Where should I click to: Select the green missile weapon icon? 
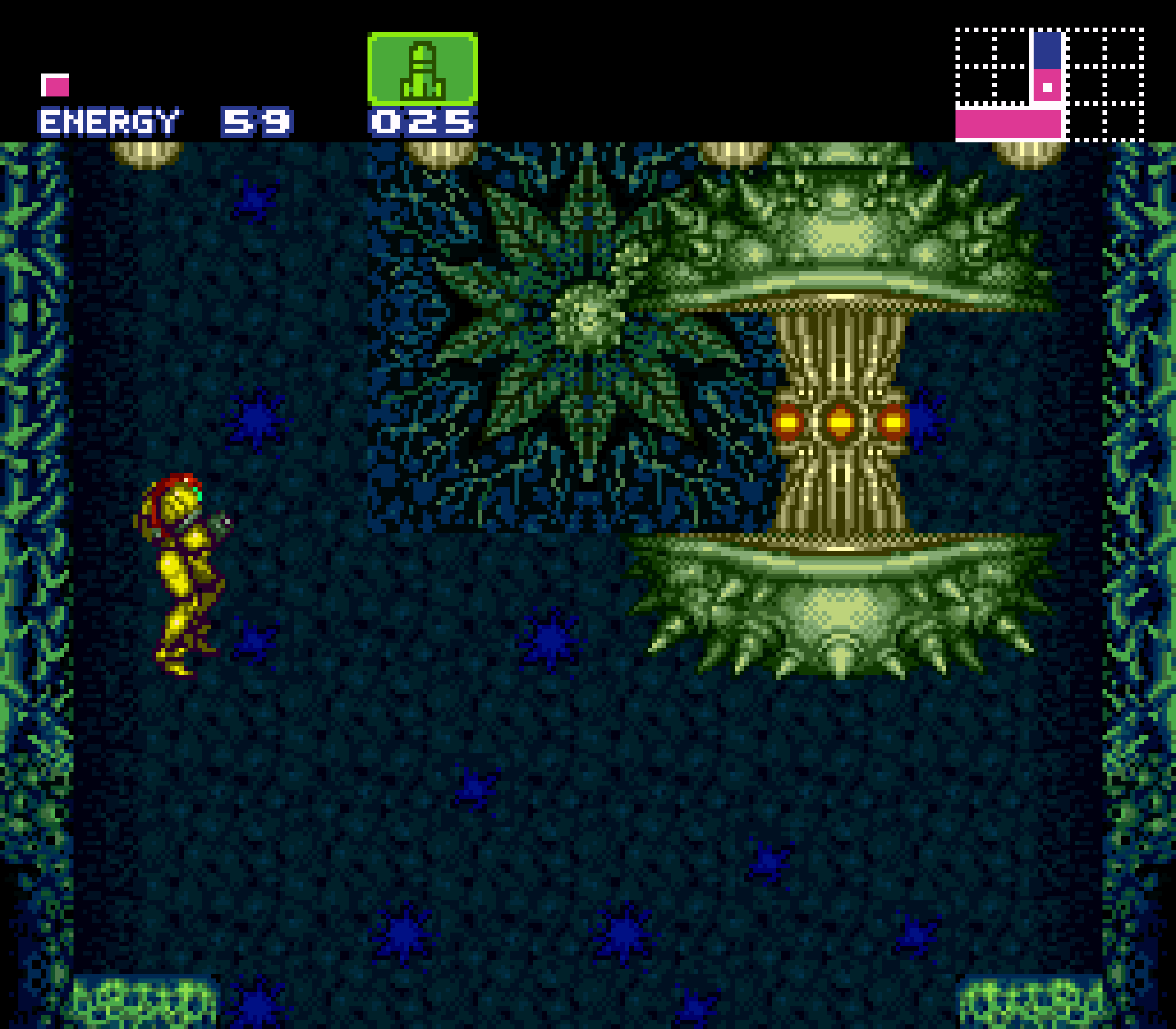pos(422,69)
